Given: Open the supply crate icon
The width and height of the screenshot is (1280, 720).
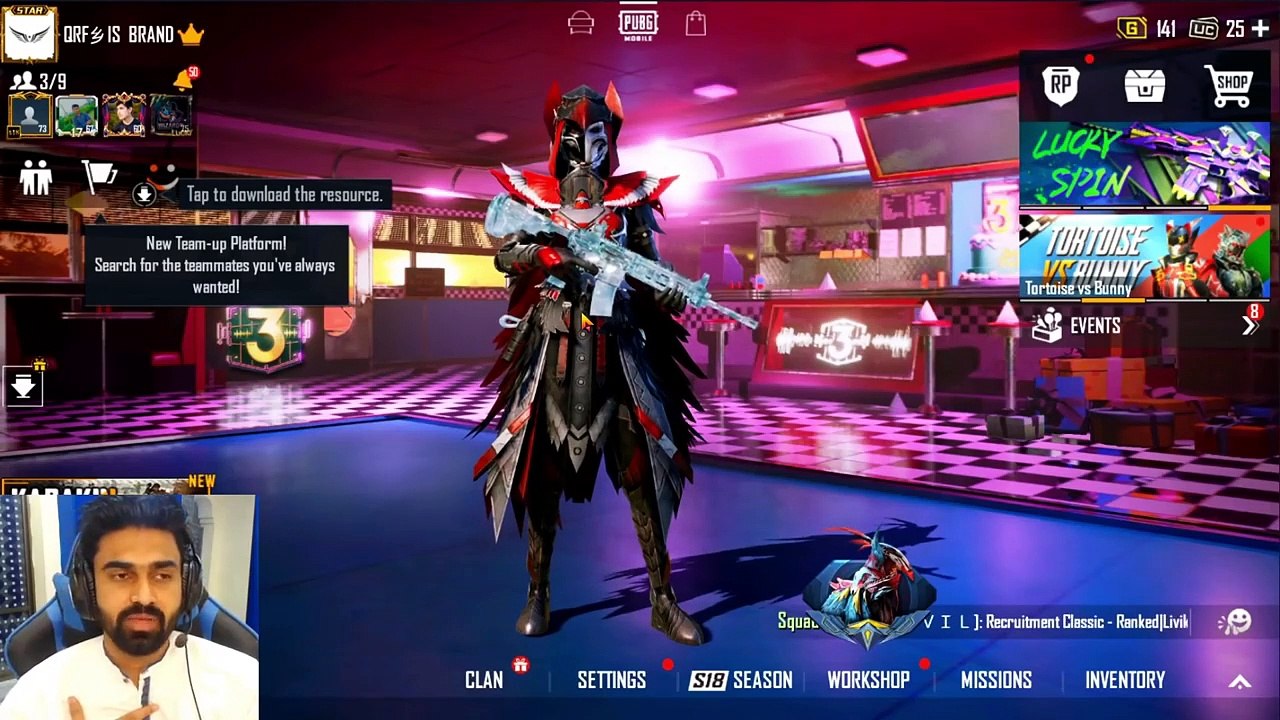Looking at the screenshot, I should click(x=1145, y=86).
